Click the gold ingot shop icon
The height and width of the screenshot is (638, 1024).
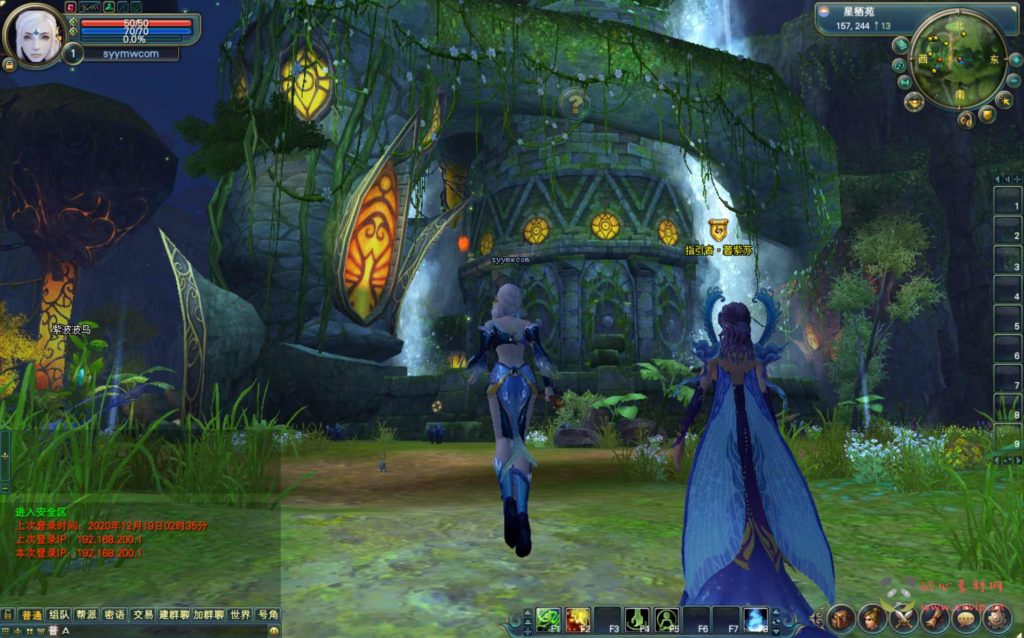[x=914, y=101]
